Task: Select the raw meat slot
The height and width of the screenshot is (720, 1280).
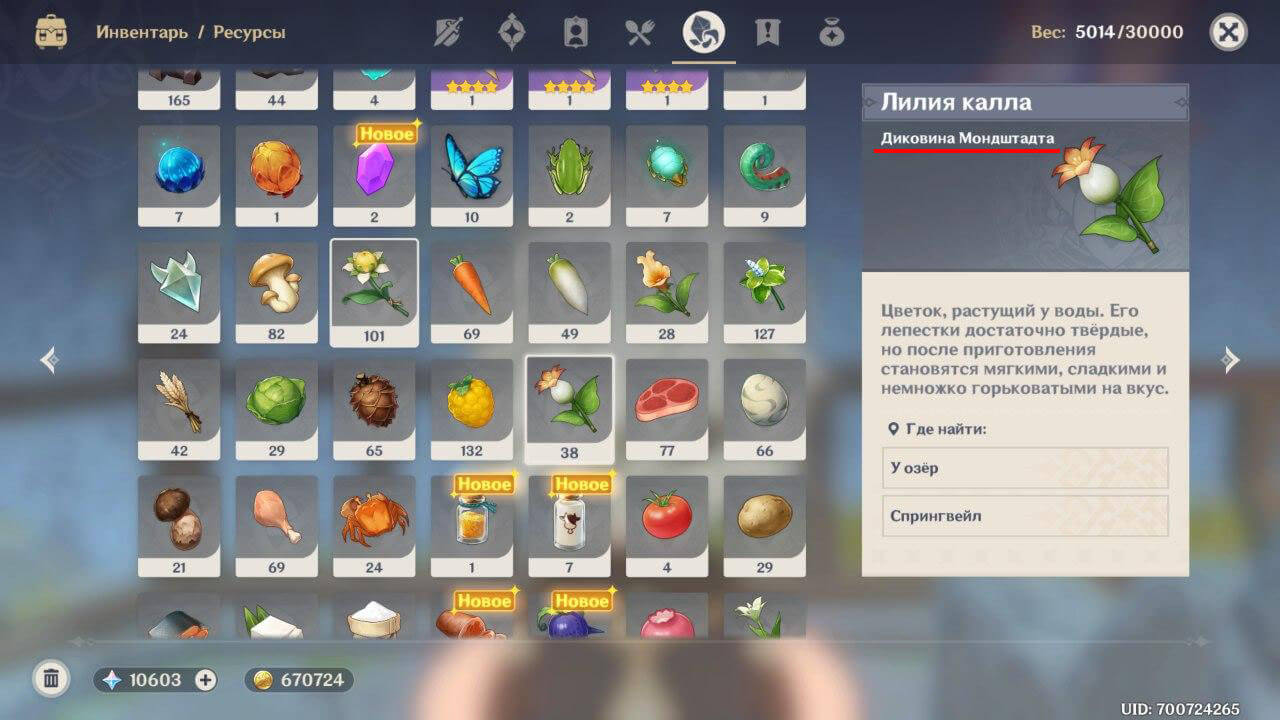Action: [667, 409]
